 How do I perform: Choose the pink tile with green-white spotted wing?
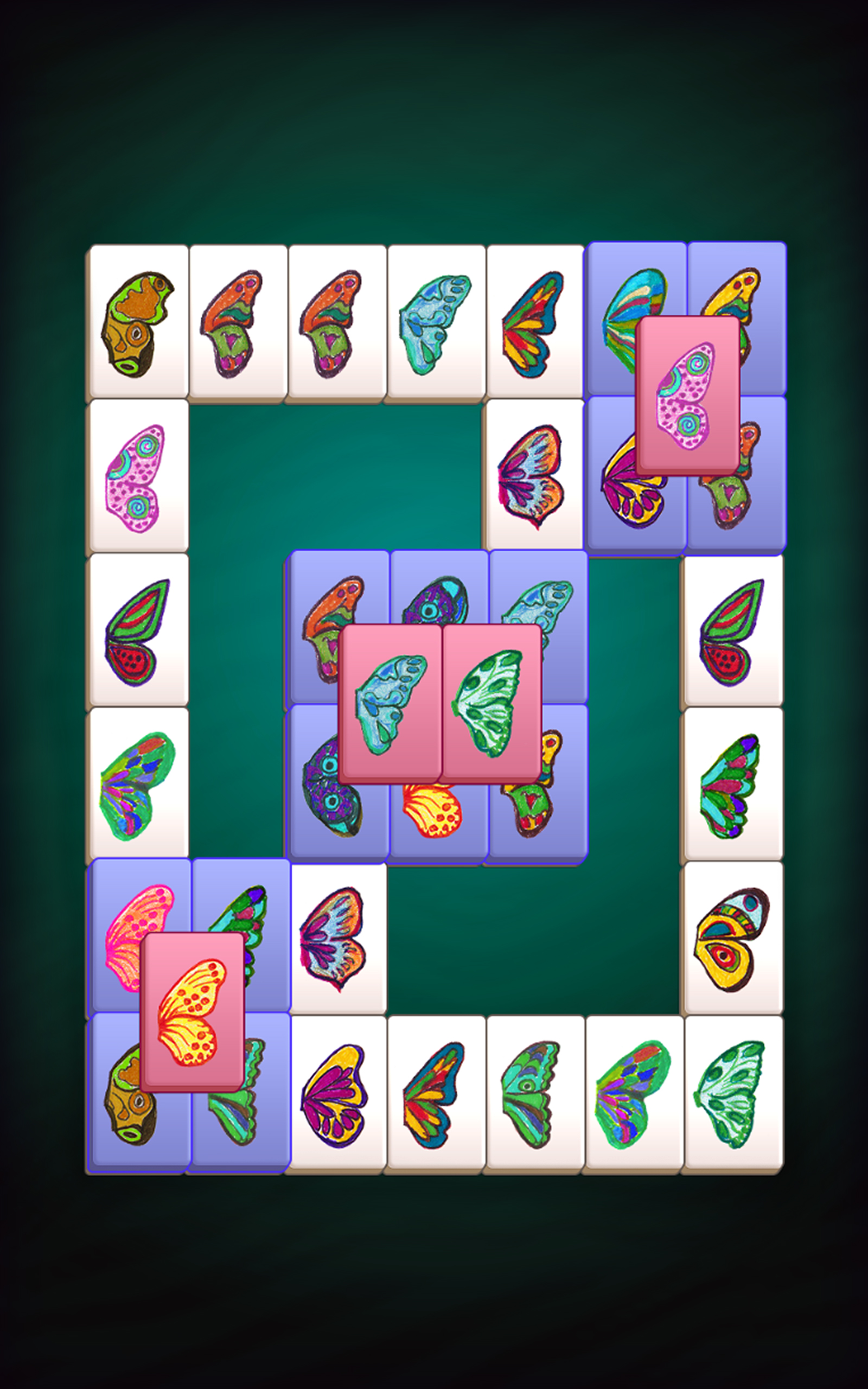pyautogui.click(x=491, y=703)
